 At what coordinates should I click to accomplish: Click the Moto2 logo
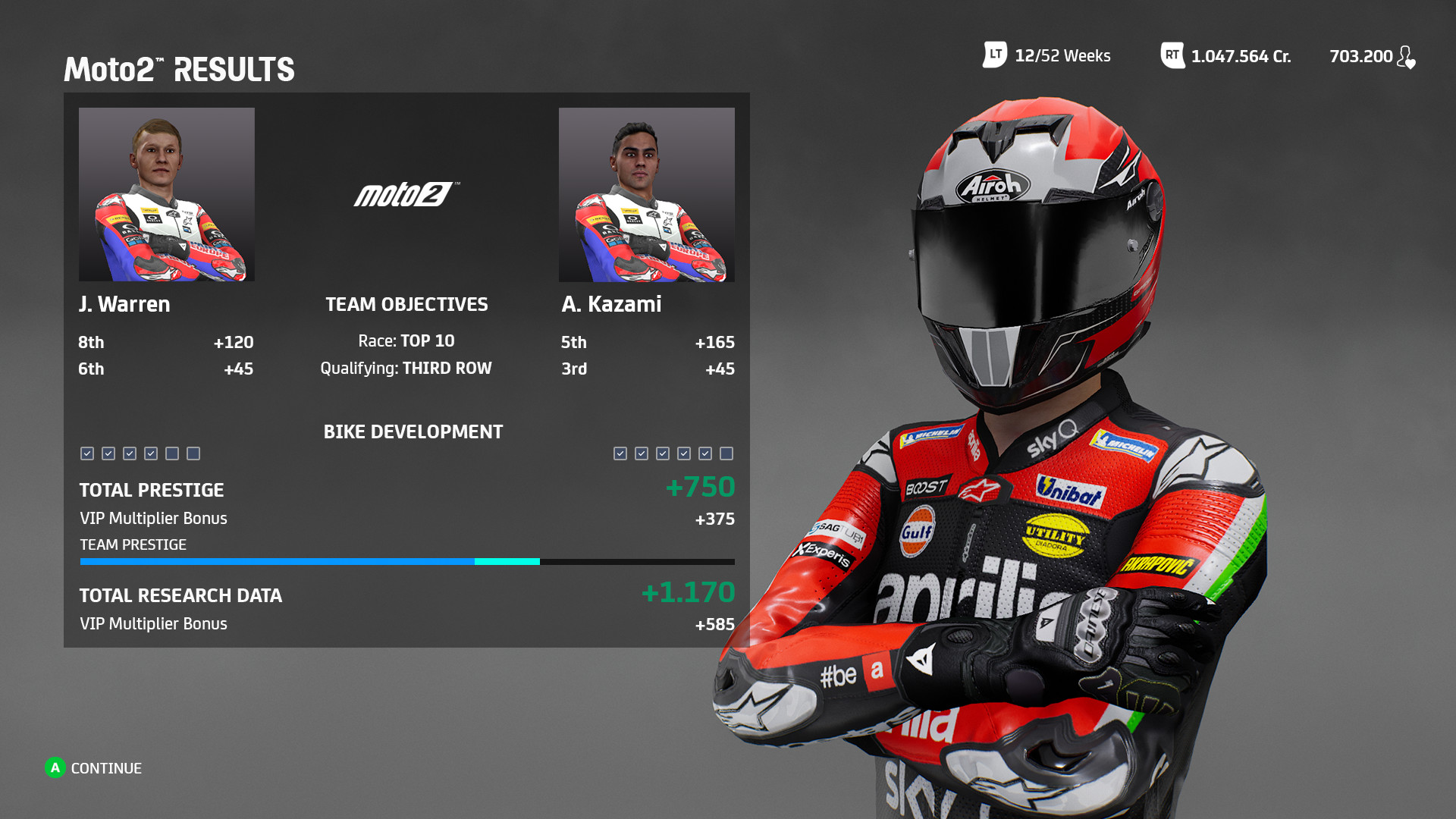406,193
